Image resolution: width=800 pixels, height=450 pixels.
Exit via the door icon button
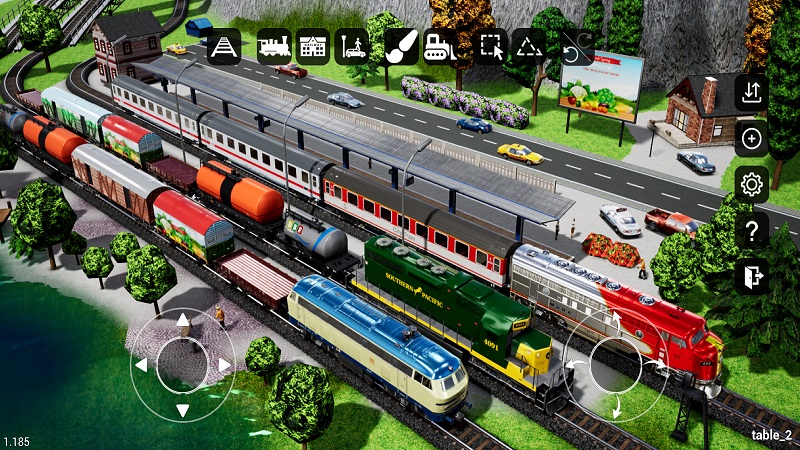751,276
